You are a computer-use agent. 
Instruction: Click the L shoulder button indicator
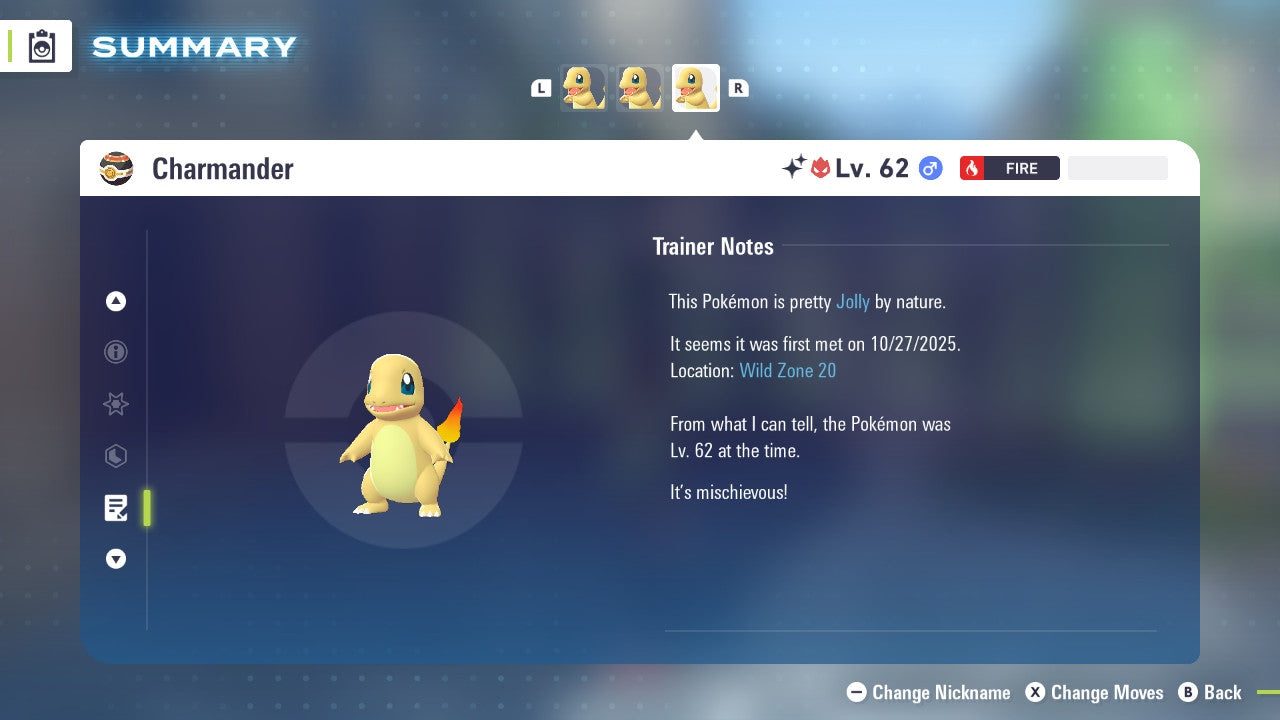pos(541,87)
